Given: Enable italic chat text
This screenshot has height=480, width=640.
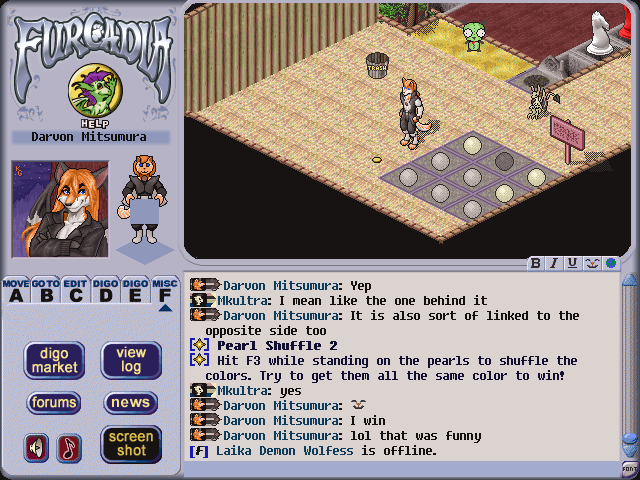Looking at the screenshot, I should pos(554,264).
